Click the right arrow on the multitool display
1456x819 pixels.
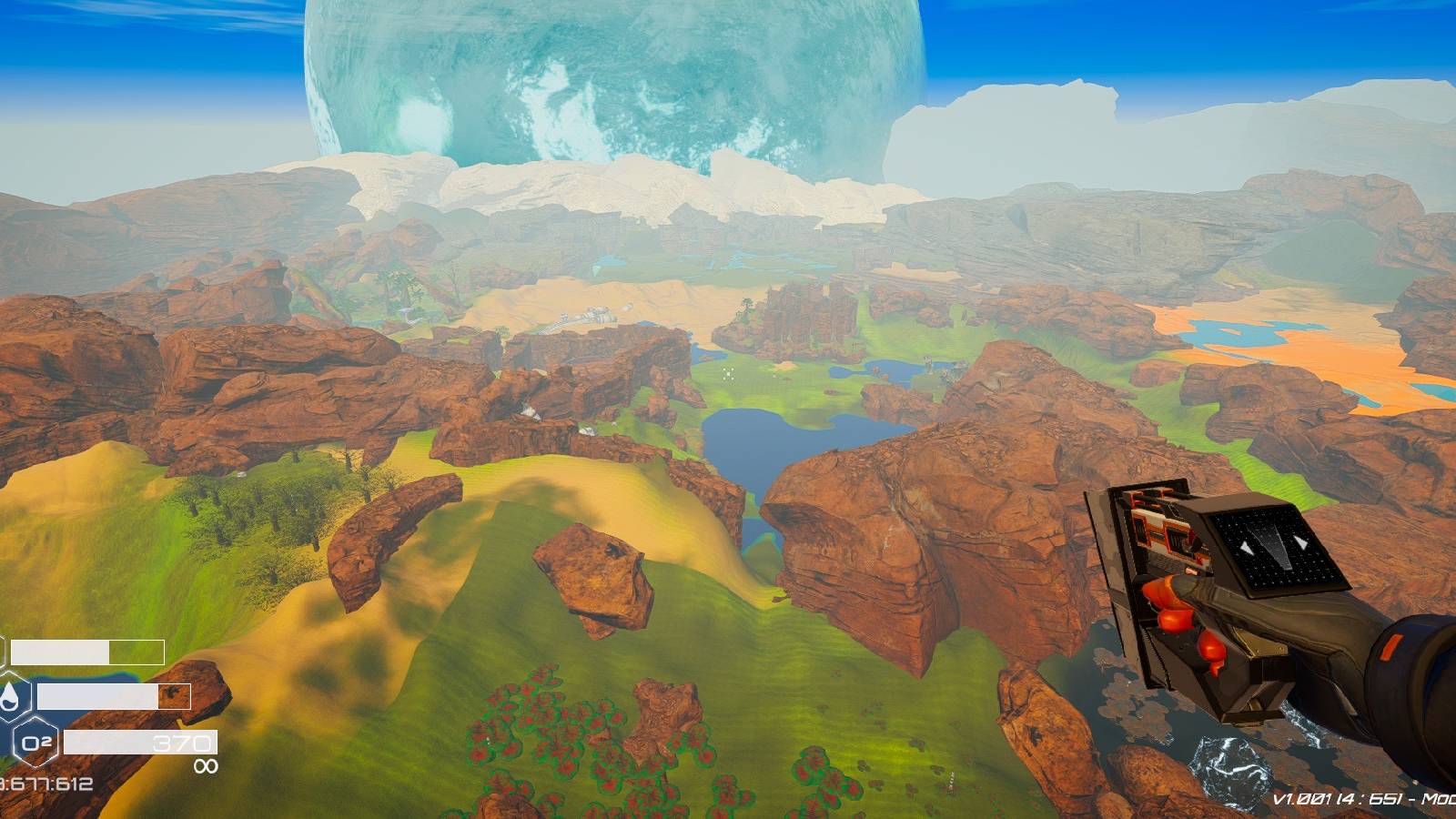1299,544
